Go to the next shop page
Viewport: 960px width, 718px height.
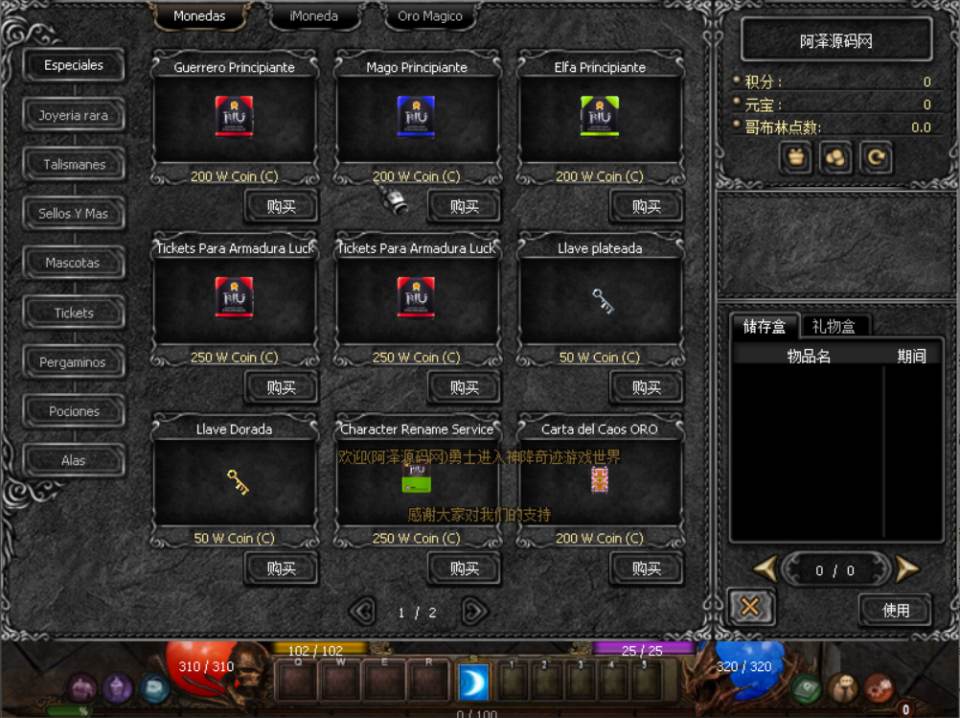pyautogui.click(x=475, y=611)
